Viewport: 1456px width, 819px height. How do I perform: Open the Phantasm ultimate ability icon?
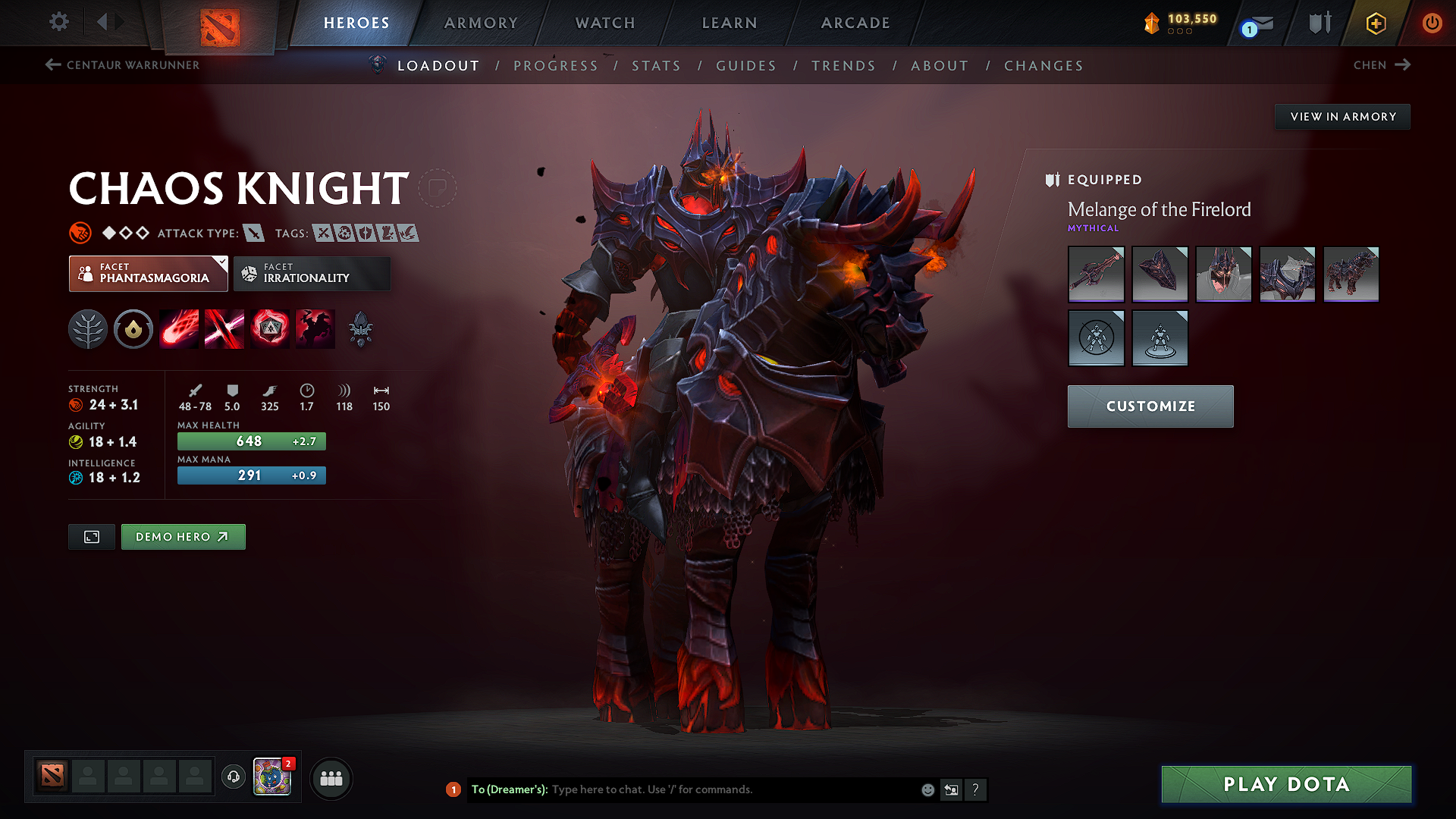point(315,328)
